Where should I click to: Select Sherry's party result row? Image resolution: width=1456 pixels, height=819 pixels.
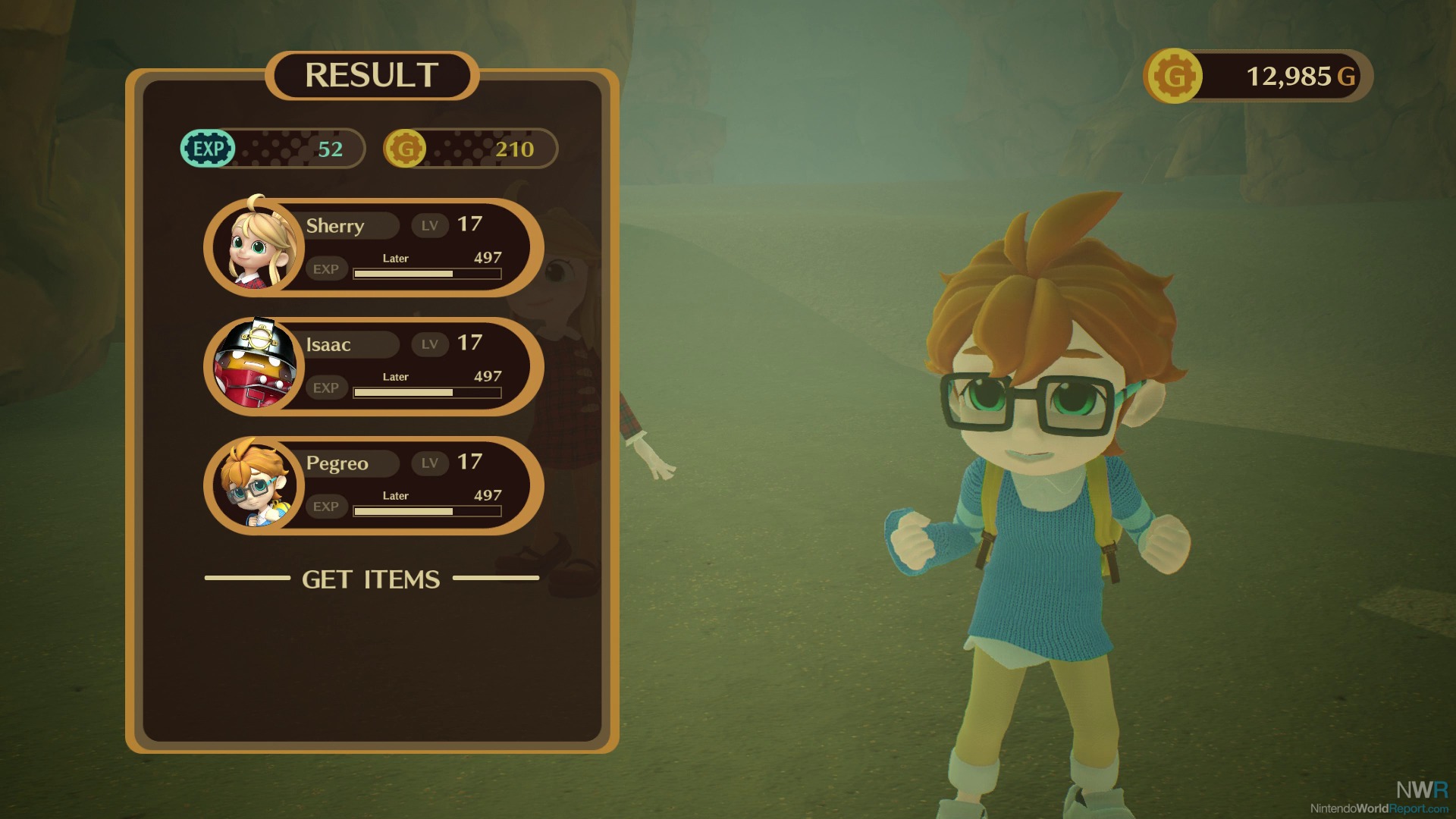[373, 247]
